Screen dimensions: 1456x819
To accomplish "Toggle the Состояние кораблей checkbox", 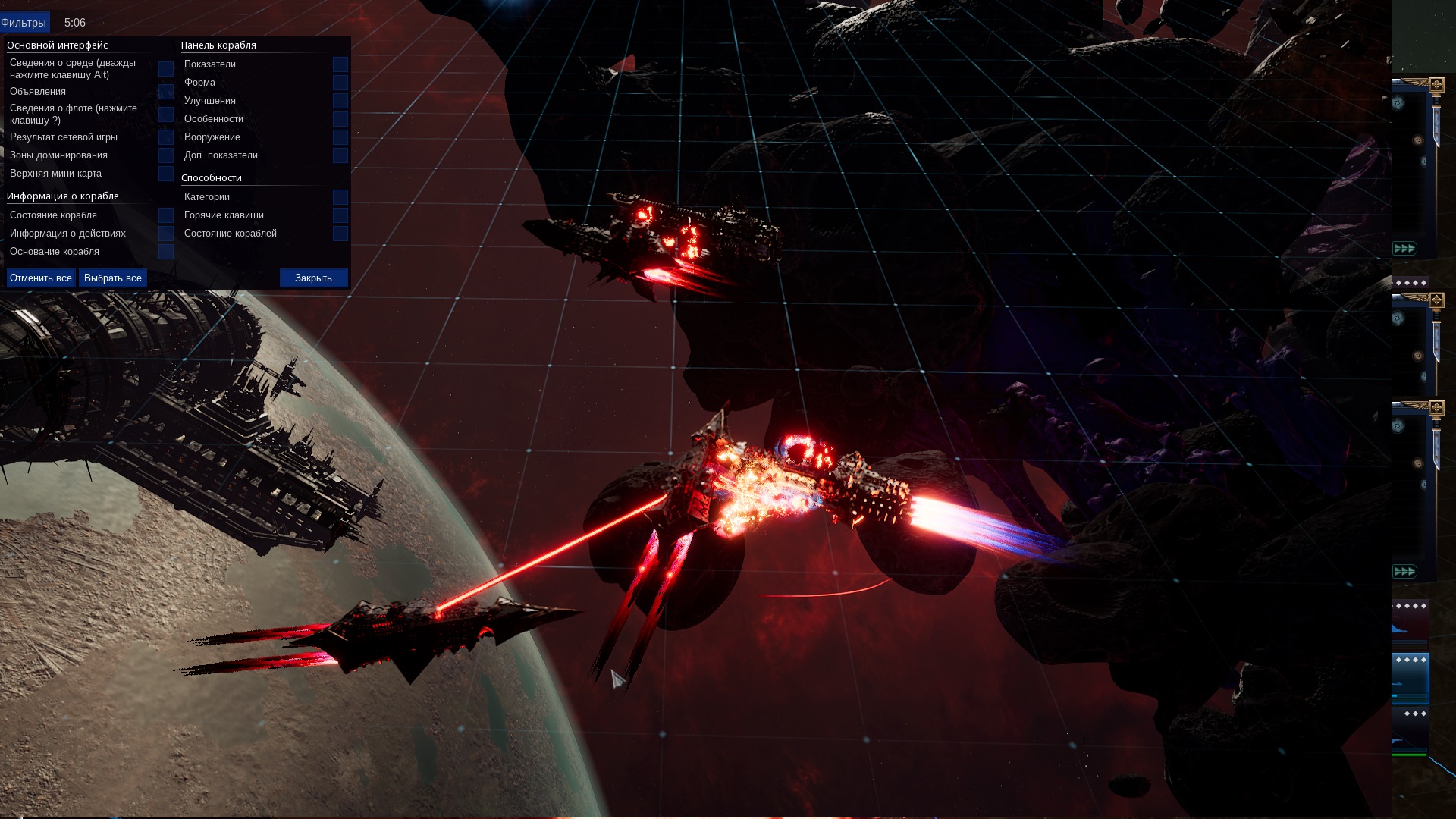I will [x=340, y=234].
